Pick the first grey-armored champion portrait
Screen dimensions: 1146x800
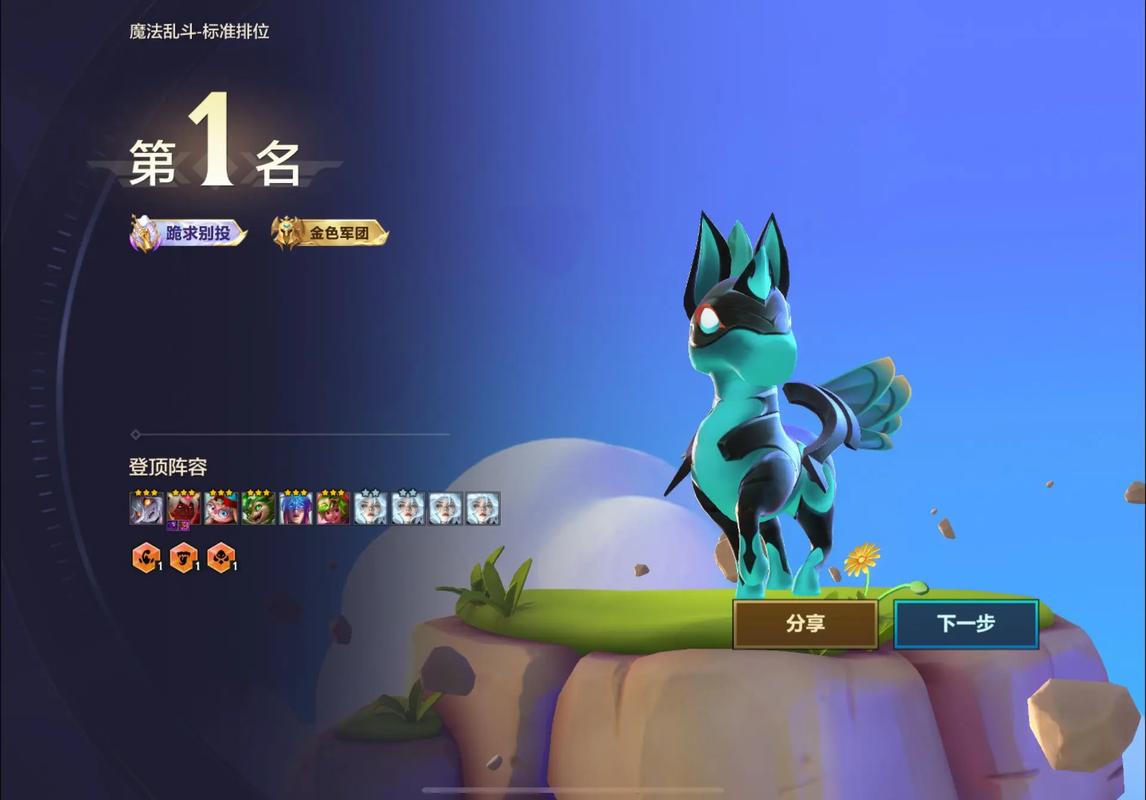click(x=146, y=509)
